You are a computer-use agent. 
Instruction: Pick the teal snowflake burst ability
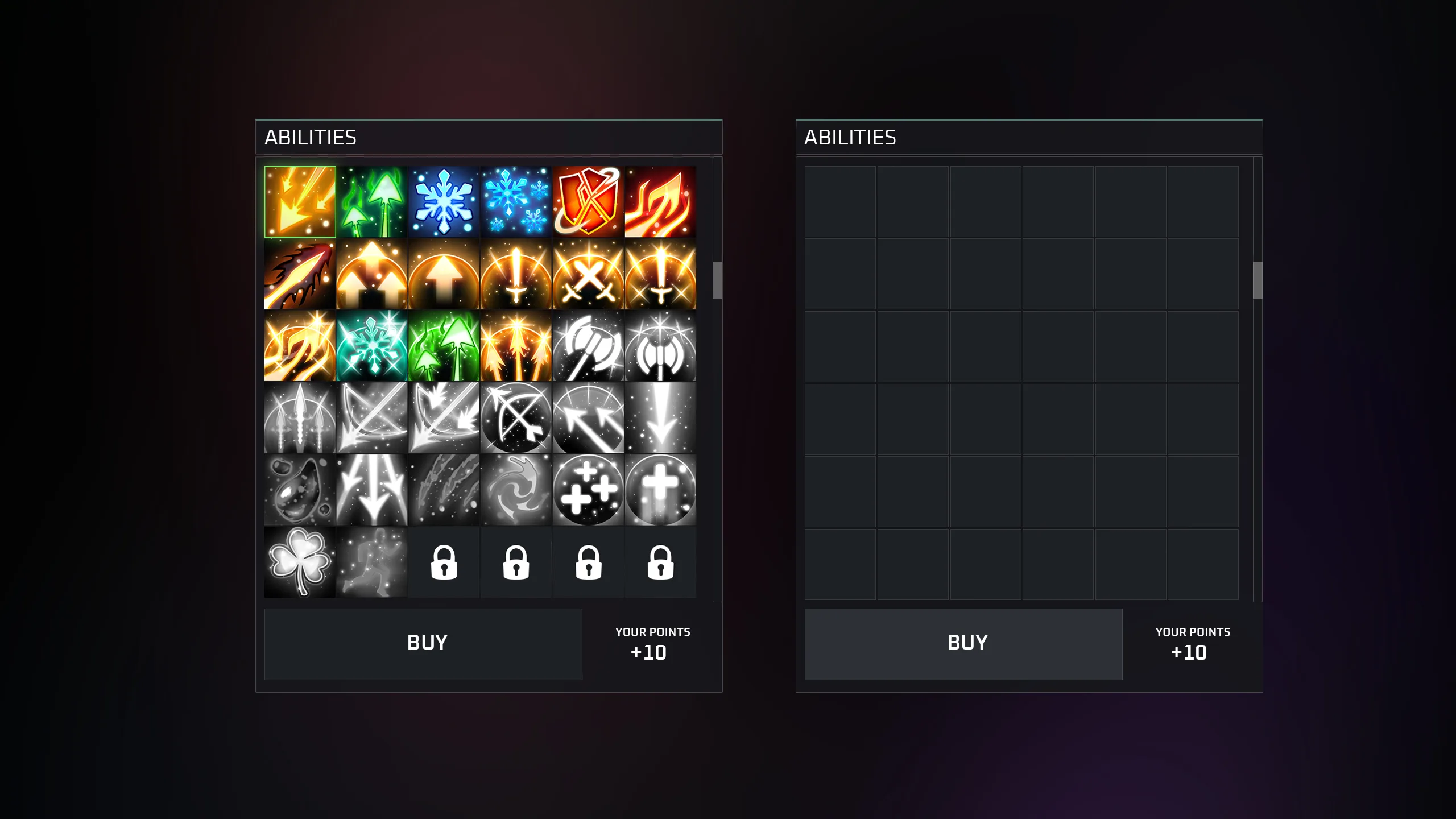point(372,346)
